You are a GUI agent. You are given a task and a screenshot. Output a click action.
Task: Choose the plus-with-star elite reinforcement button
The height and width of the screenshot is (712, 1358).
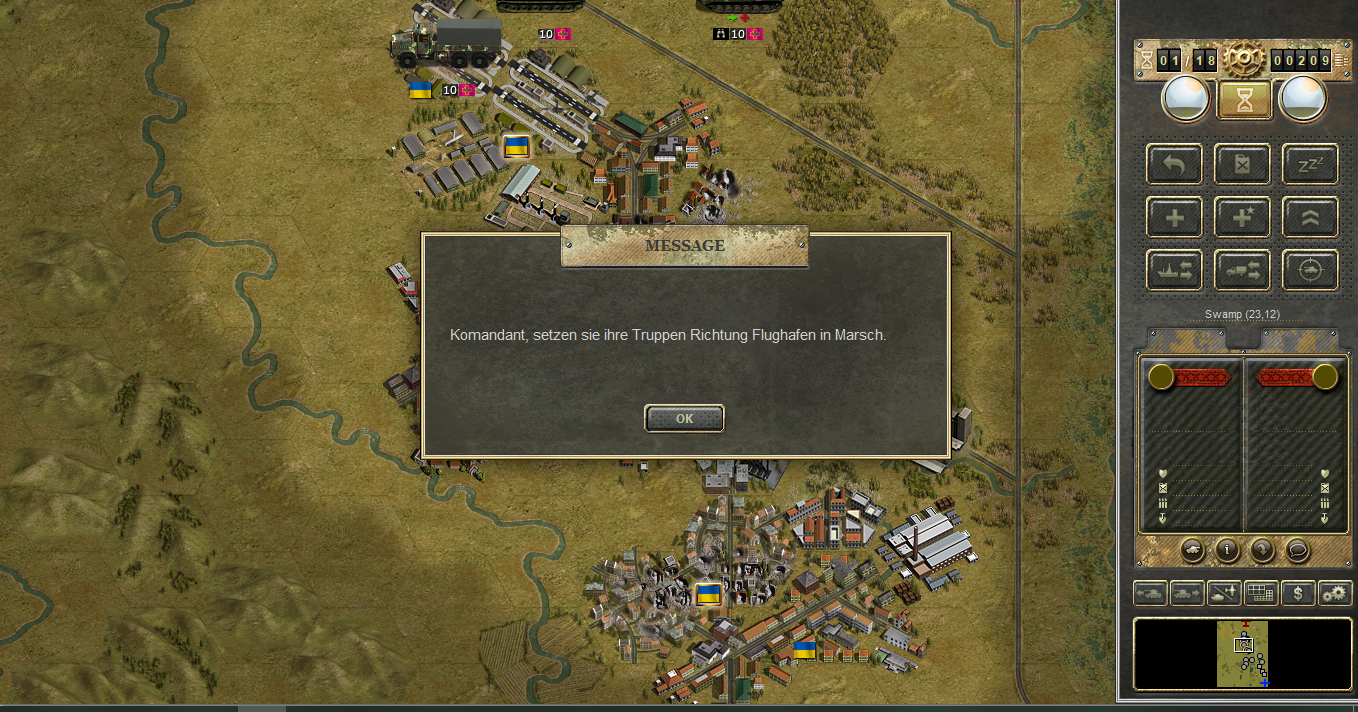click(x=1242, y=217)
